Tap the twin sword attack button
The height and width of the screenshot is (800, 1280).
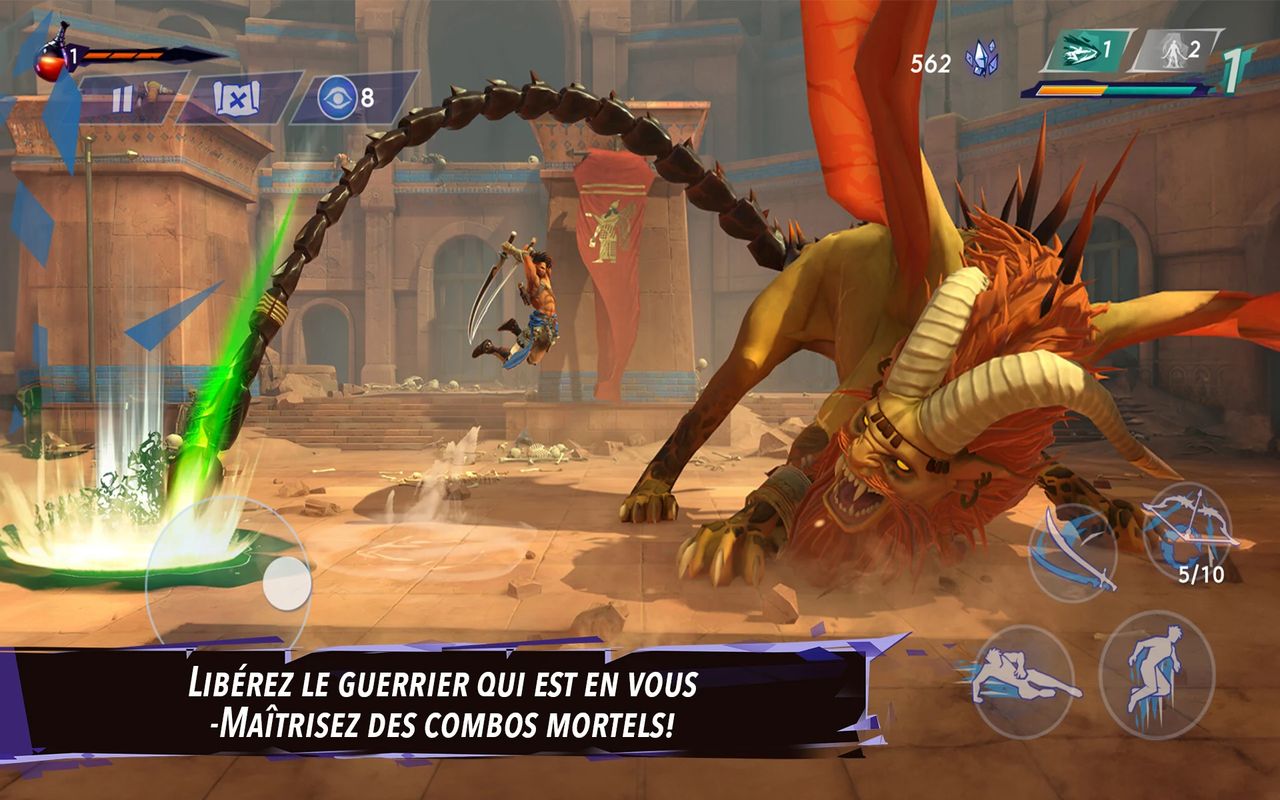1072,551
